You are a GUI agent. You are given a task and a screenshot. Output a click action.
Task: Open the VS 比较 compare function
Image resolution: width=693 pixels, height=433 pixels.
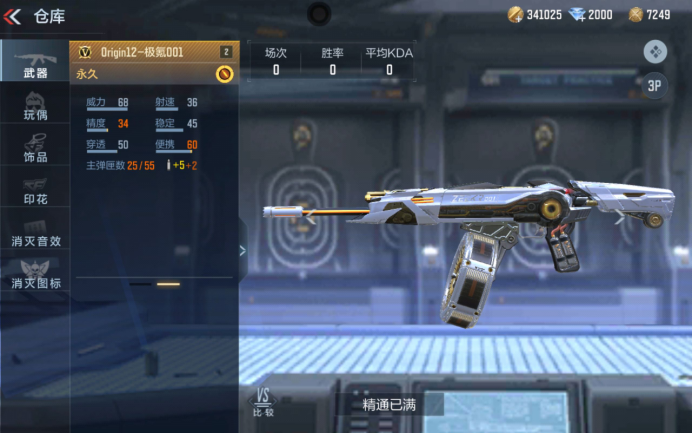point(263,401)
